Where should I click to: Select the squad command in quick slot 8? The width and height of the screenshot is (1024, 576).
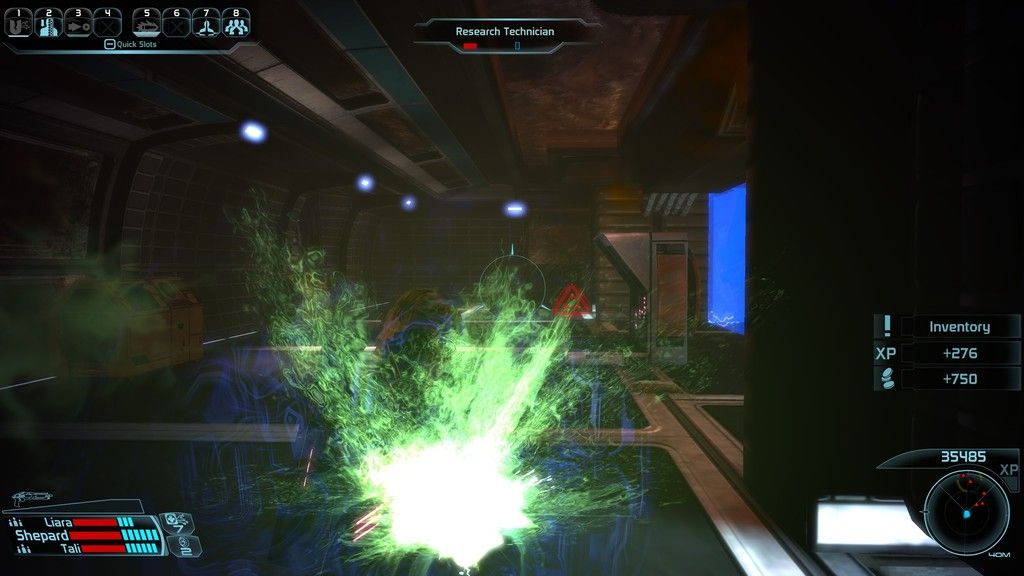236,23
